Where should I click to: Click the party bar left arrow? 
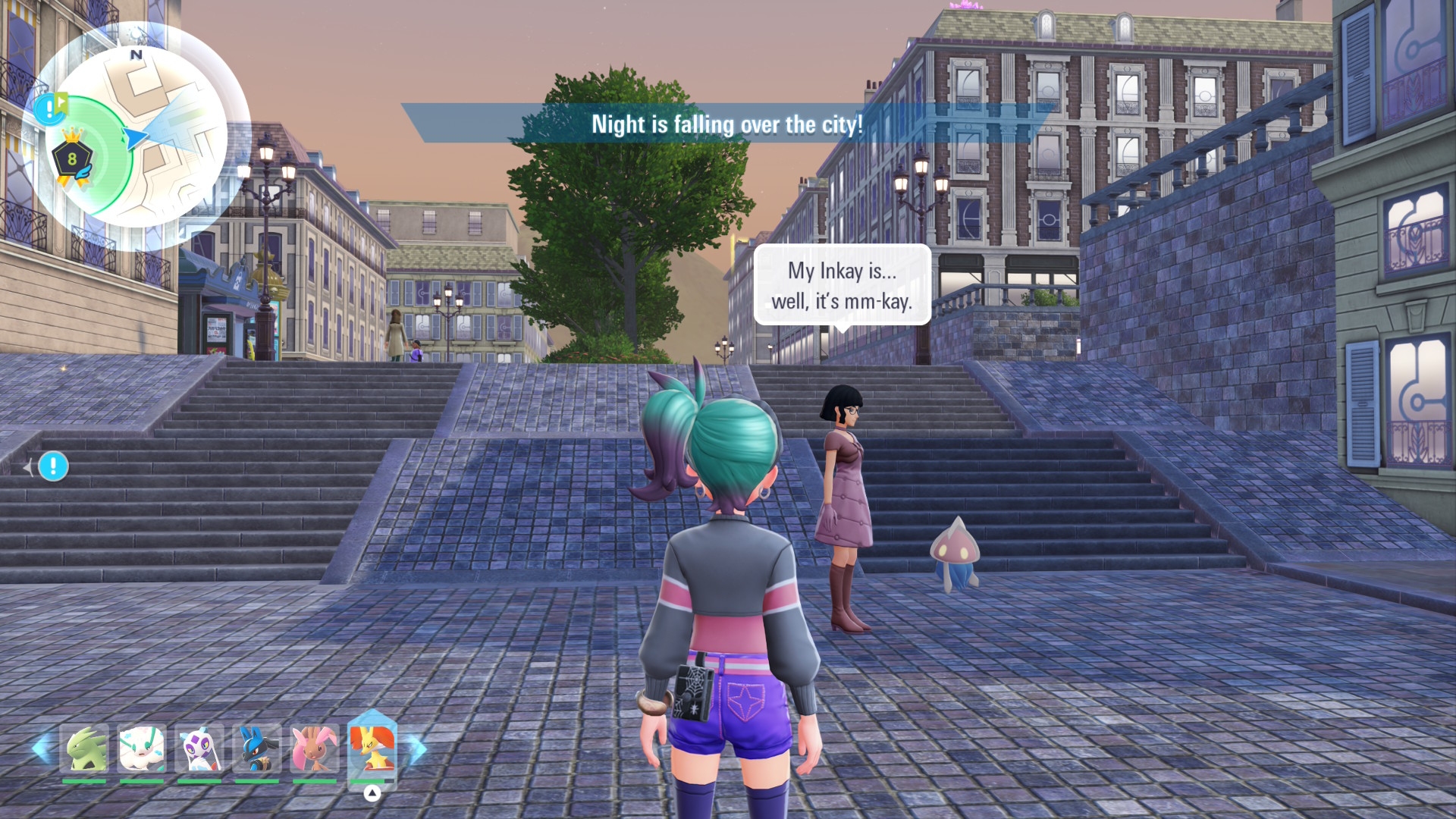(40, 749)
